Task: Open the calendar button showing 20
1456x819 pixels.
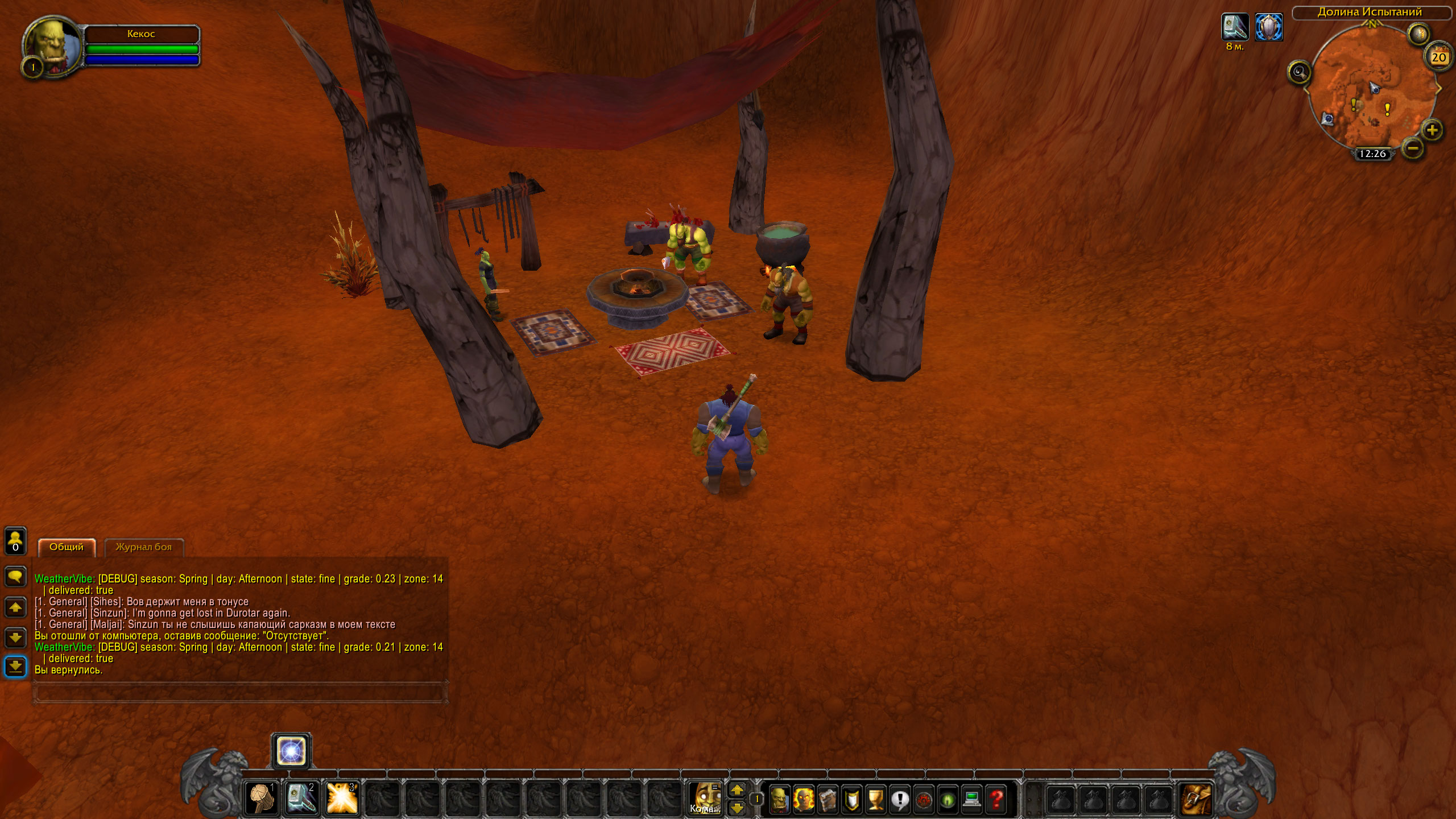Action: click(1439, 57)
